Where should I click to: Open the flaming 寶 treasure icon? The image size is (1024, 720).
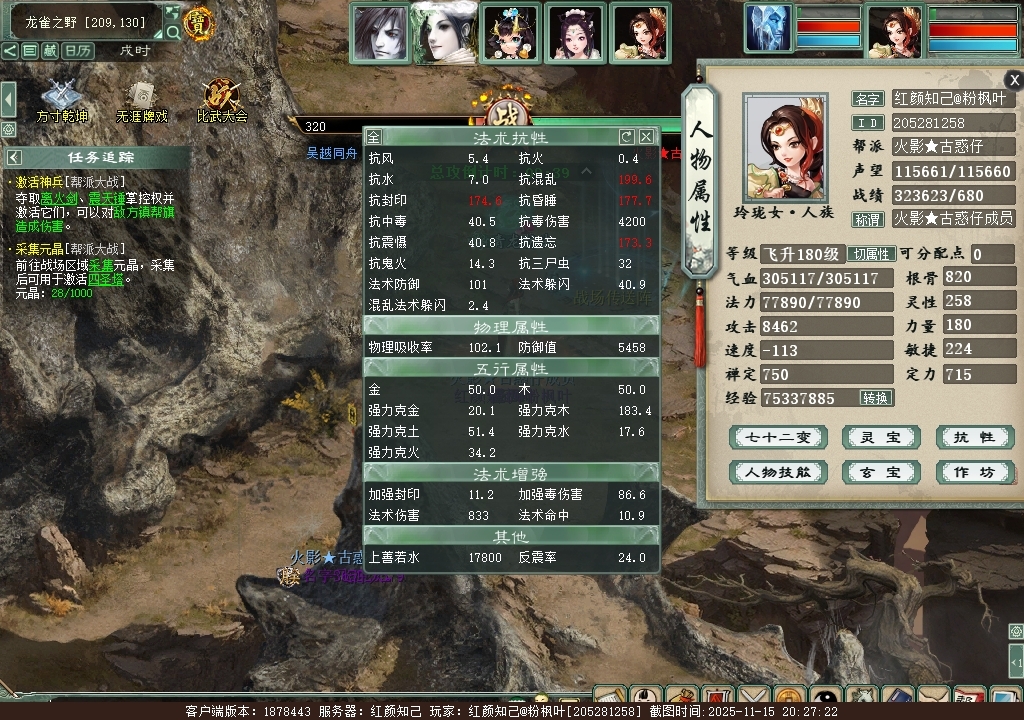pos(200,23)
